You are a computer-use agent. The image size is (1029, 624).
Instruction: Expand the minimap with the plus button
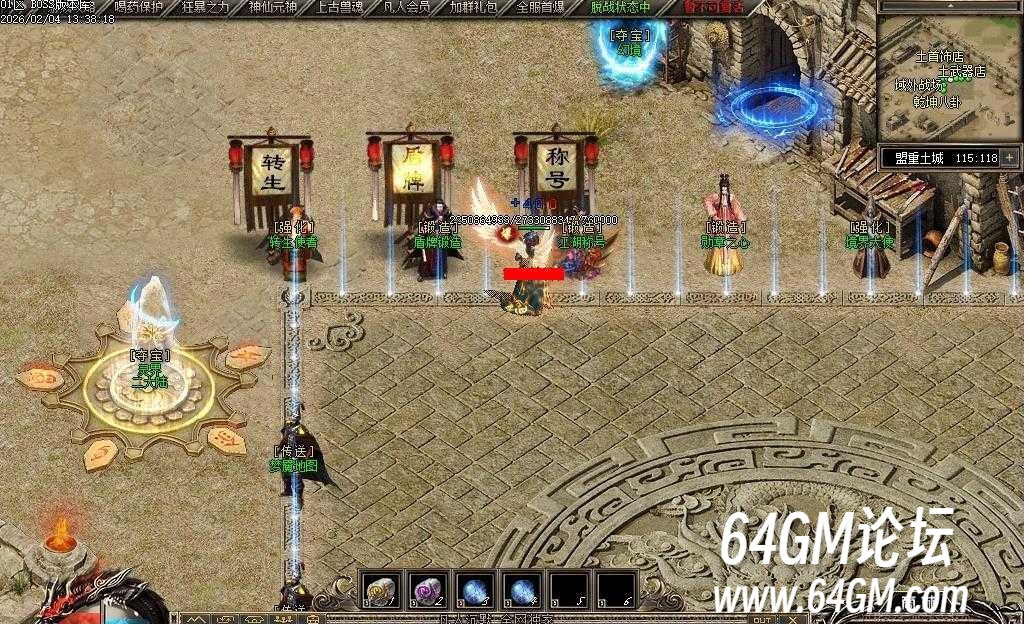click(x=1010, y=158)
